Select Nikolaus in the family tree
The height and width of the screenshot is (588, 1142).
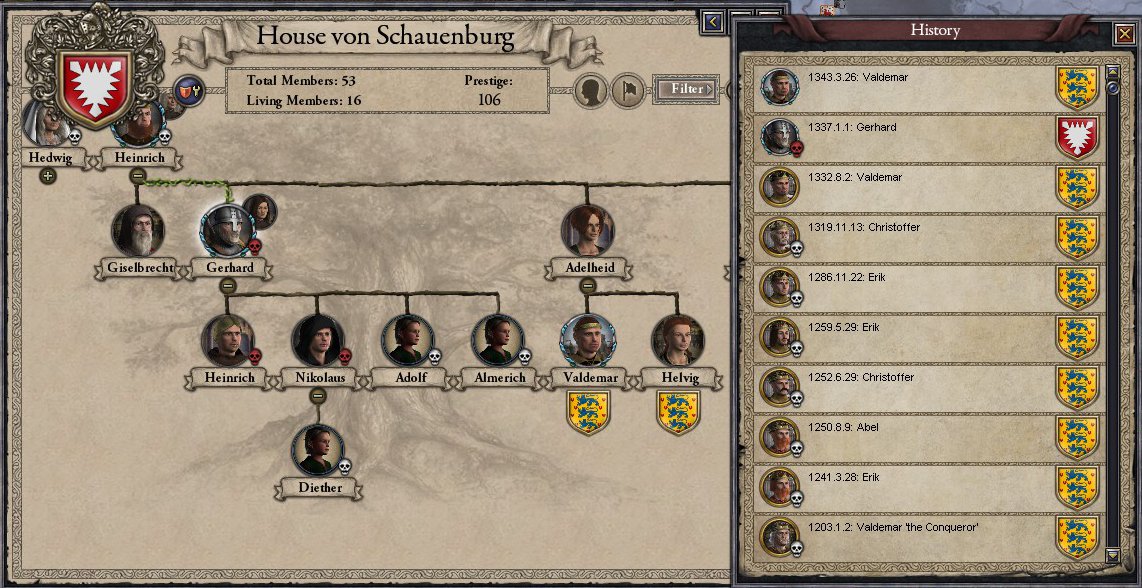(318, 341)
